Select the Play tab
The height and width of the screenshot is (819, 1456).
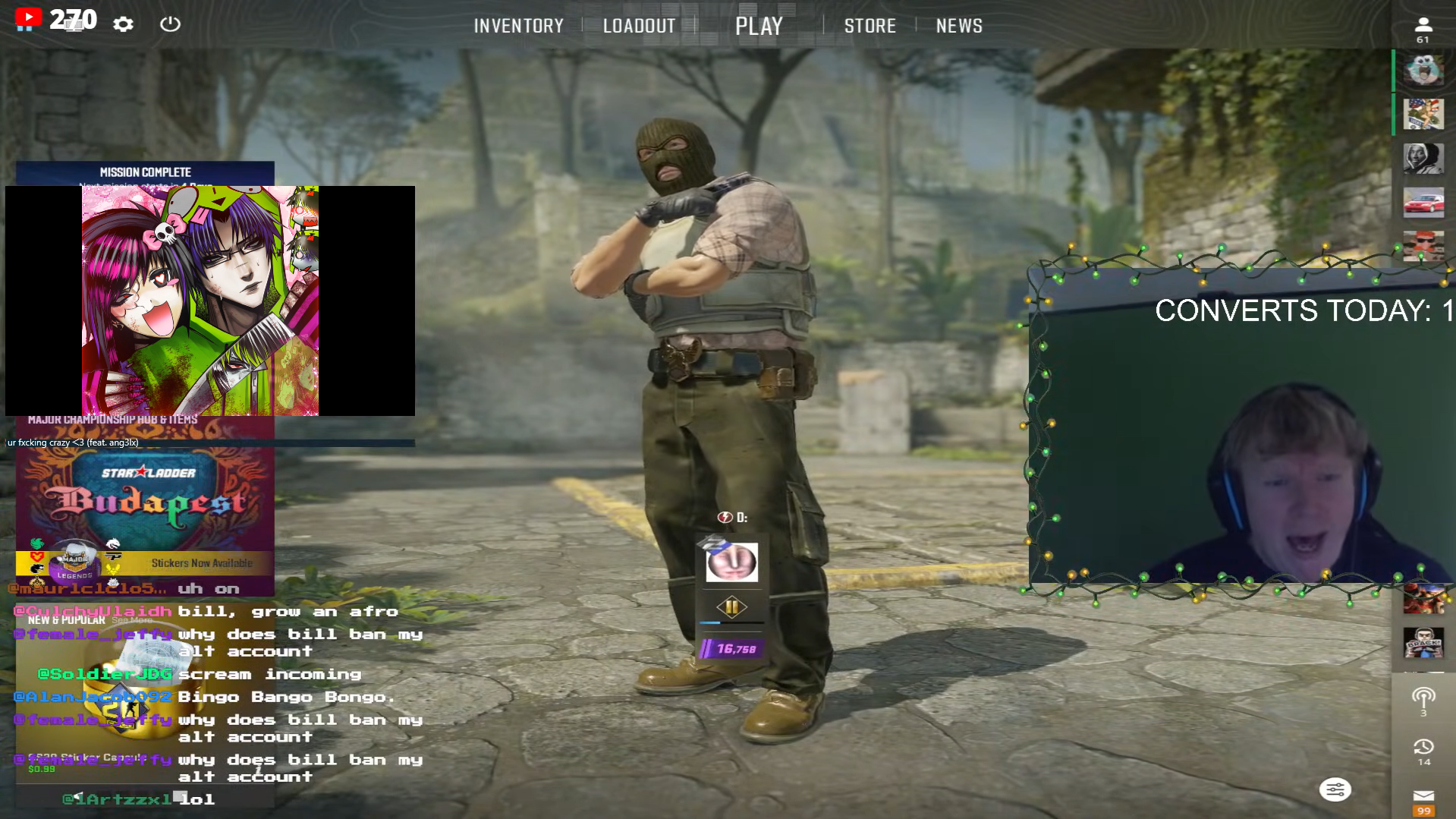click(758, 26)
